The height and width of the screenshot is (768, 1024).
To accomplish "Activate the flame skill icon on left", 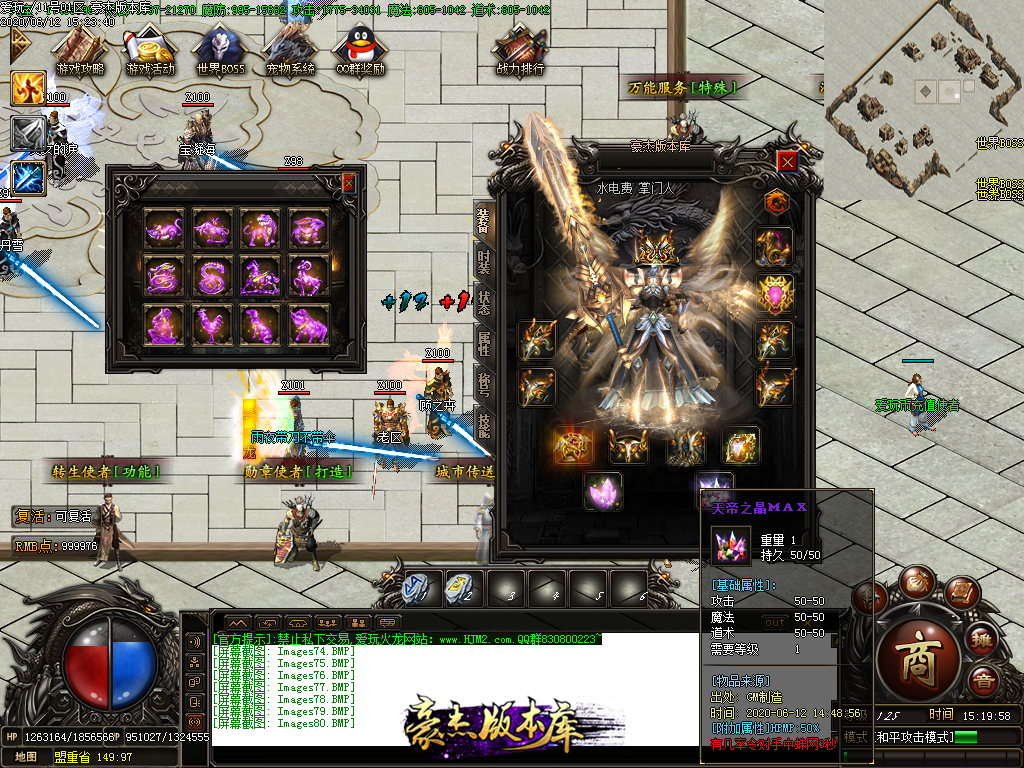I will (28, 89).
